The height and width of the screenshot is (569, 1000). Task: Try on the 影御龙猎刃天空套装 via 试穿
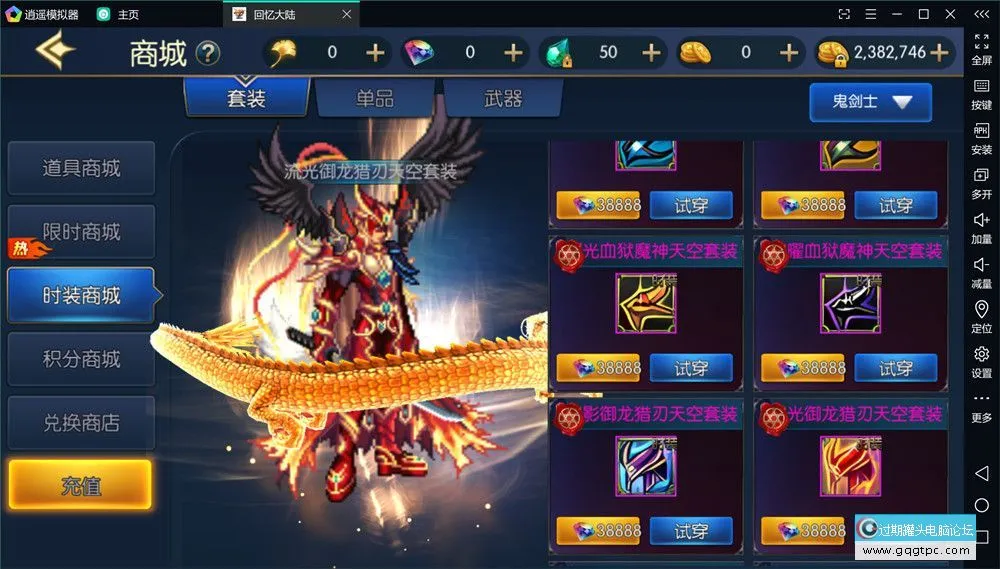point(691,531)
